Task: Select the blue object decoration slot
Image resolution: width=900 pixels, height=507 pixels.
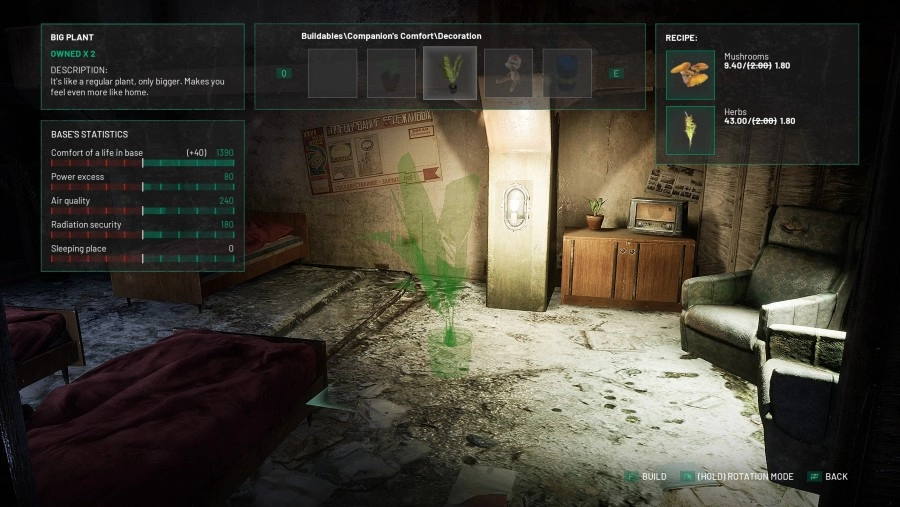Action: pyautogui.click(x=567, y=73)
